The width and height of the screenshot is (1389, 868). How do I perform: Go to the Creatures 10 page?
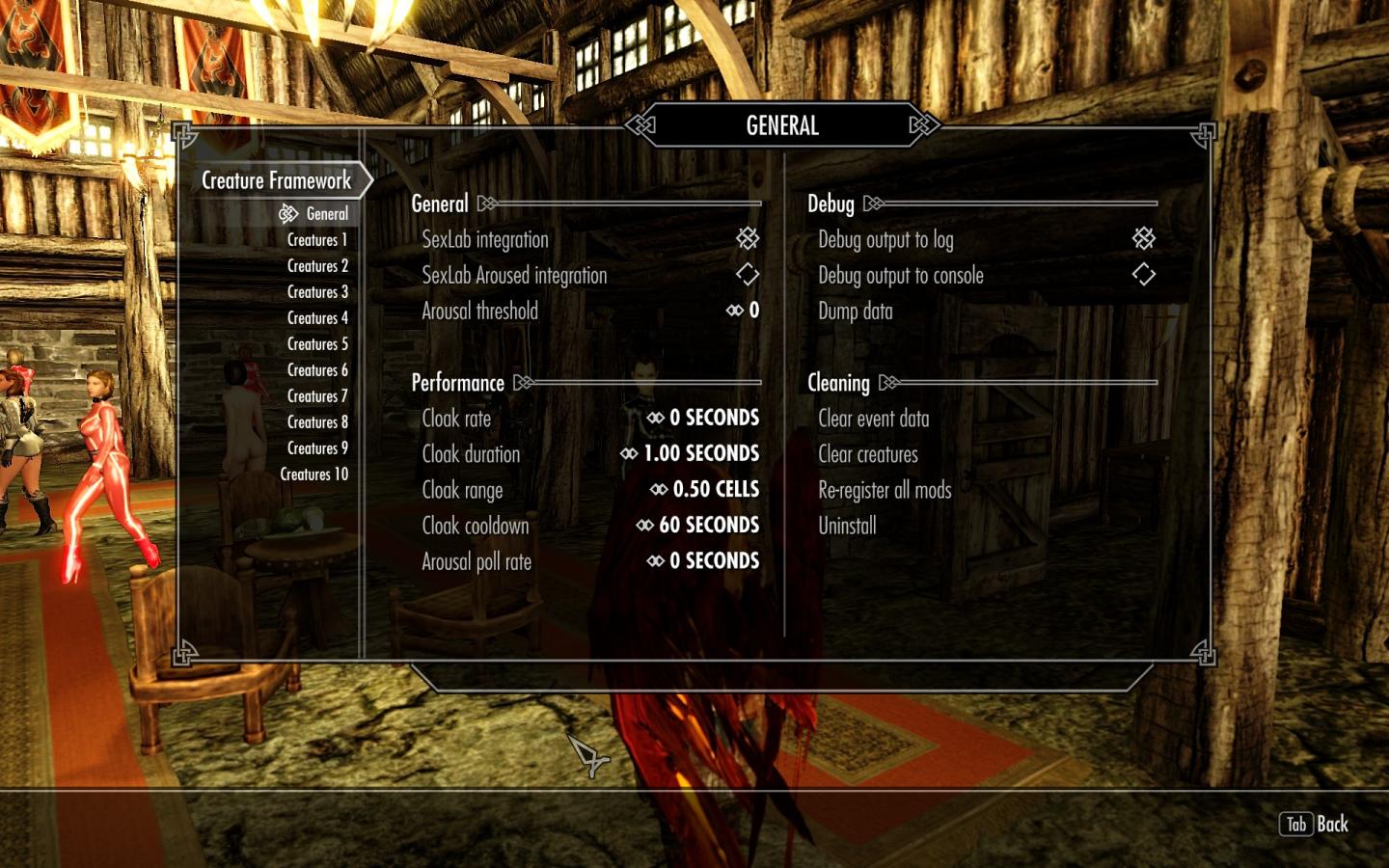313,475
